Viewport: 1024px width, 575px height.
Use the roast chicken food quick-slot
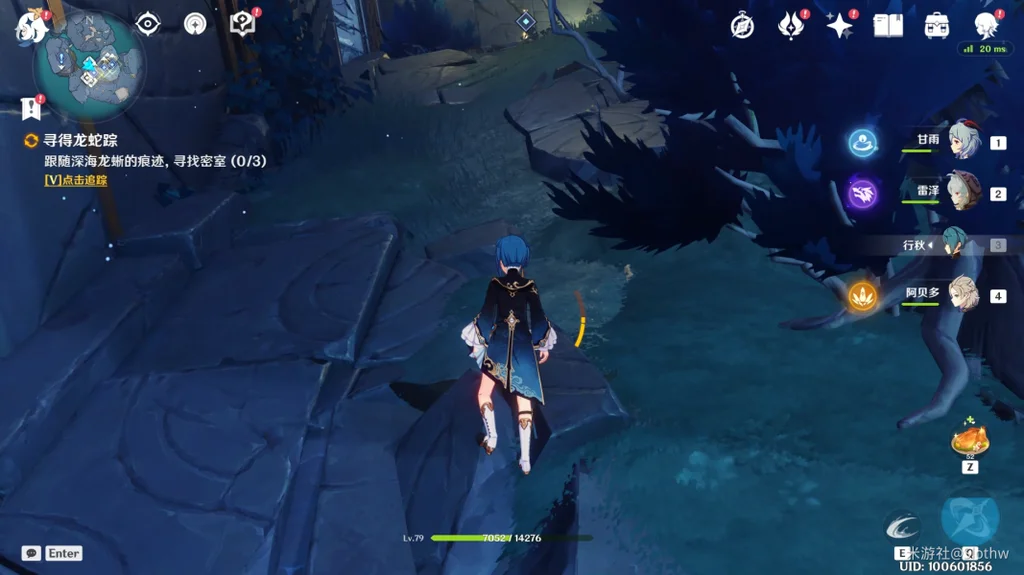coord(970,440)
